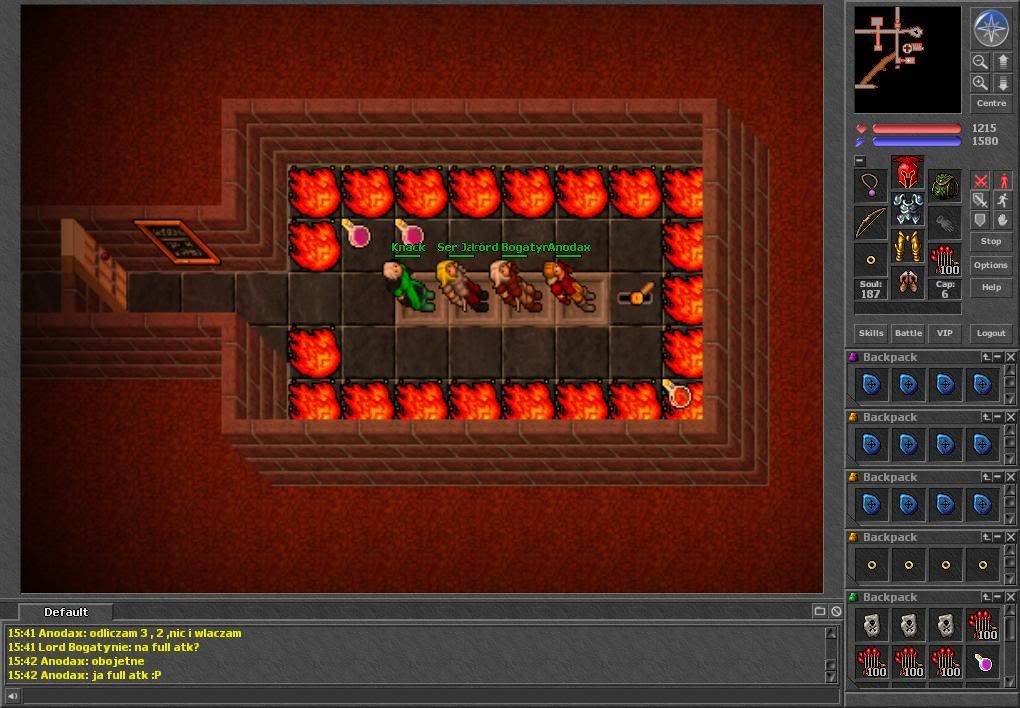Switch to the Default chat tab
Image resolution: width=1020 pixels, height=708 pixels.
pos(66,612)
